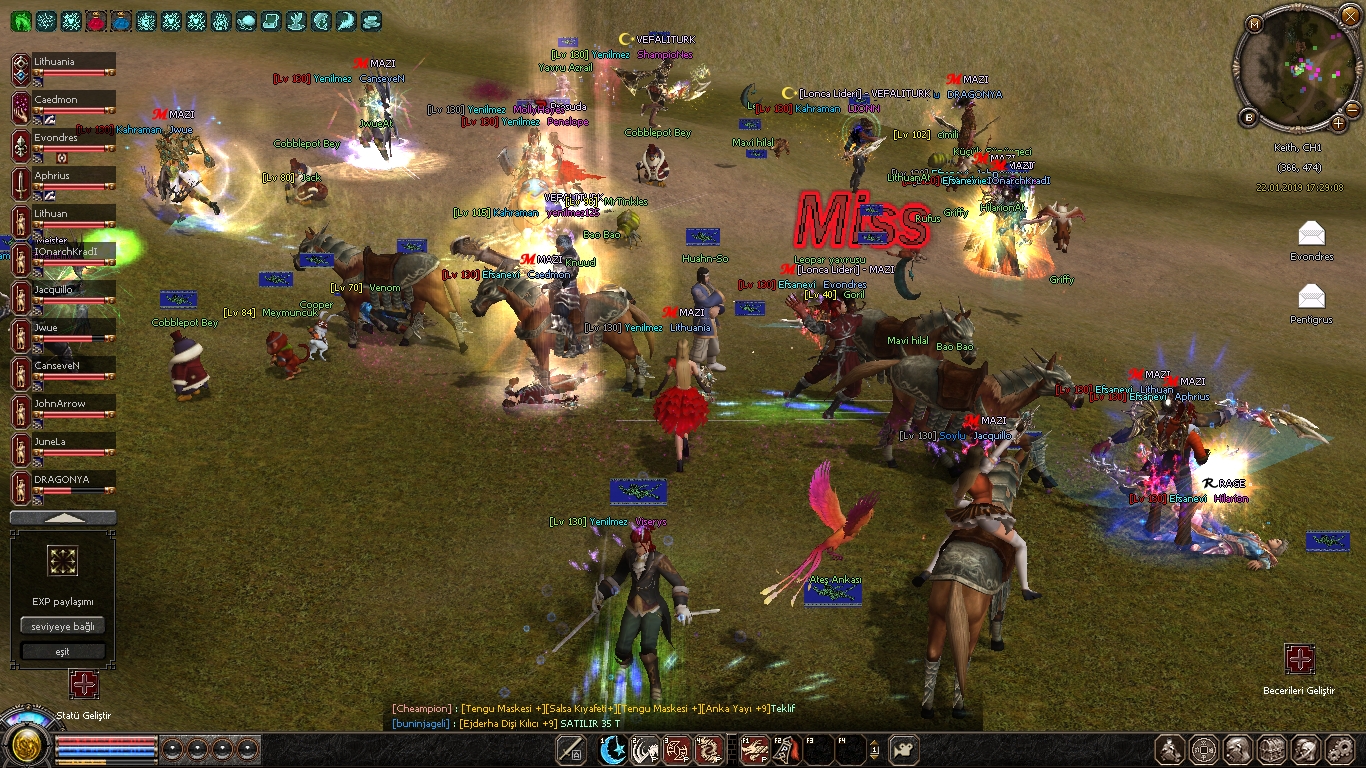
Task: Choose 'eşit' EXP sharing option
Action: (x=63, y=651)
